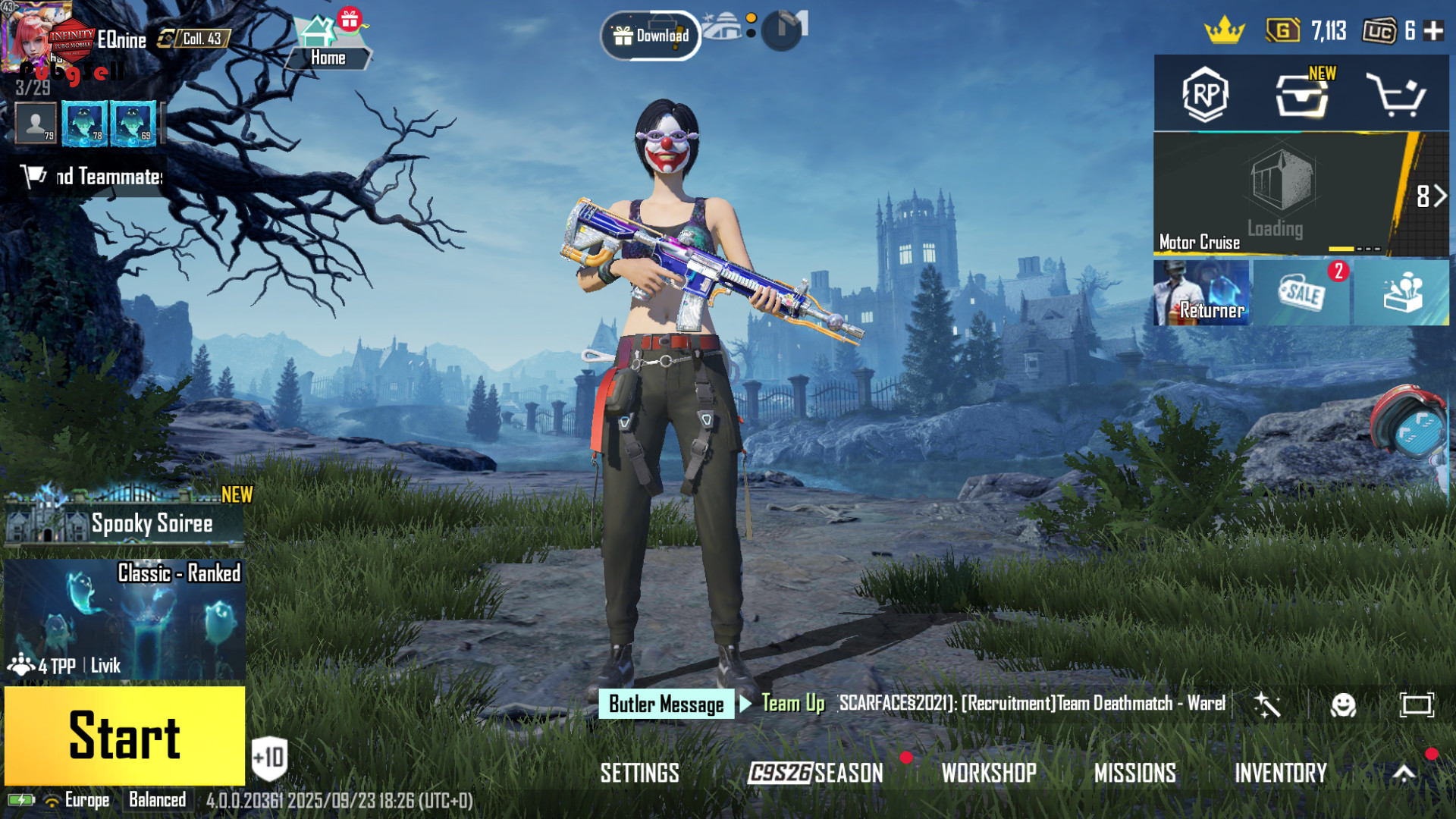Image resolution: width=1456 pixels, height=819 pixels.
Task: Add UC with the plus button
Action: pyautogui.click(x=1433, y=31)
